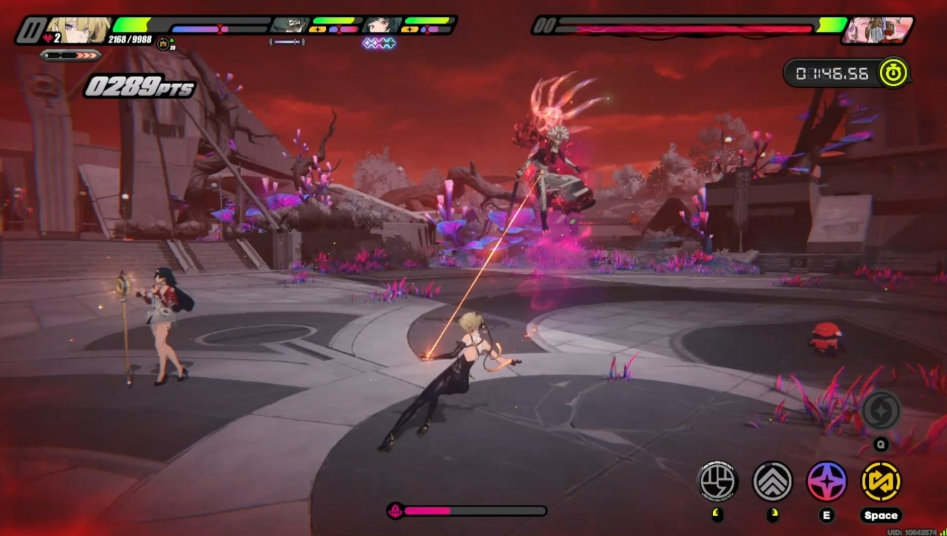This screenshot has width=947, height=536.
Task: Activate the fist basic attack icon
Action: point(717,481)
